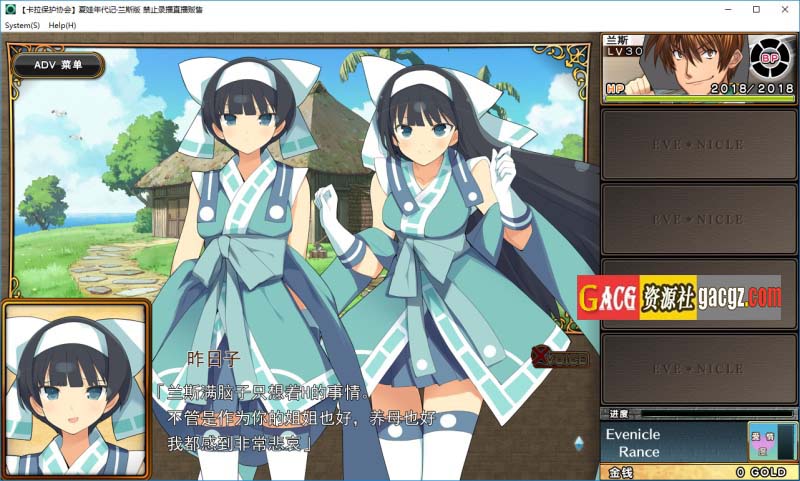Viewport: 800px width, 481px height.
Task: Advance dialogue with the blue crystal indicator
Action: [579, 442]
